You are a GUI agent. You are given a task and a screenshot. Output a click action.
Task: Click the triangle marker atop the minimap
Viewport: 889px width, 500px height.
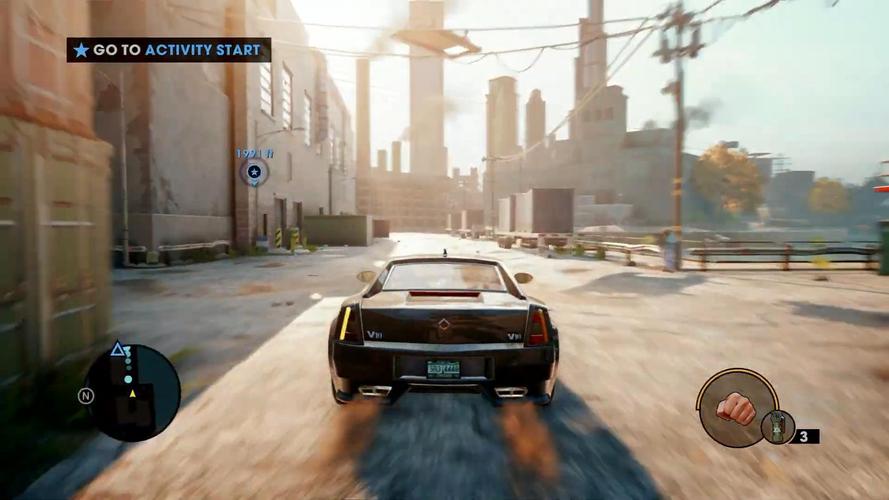(x=118, y=349)
